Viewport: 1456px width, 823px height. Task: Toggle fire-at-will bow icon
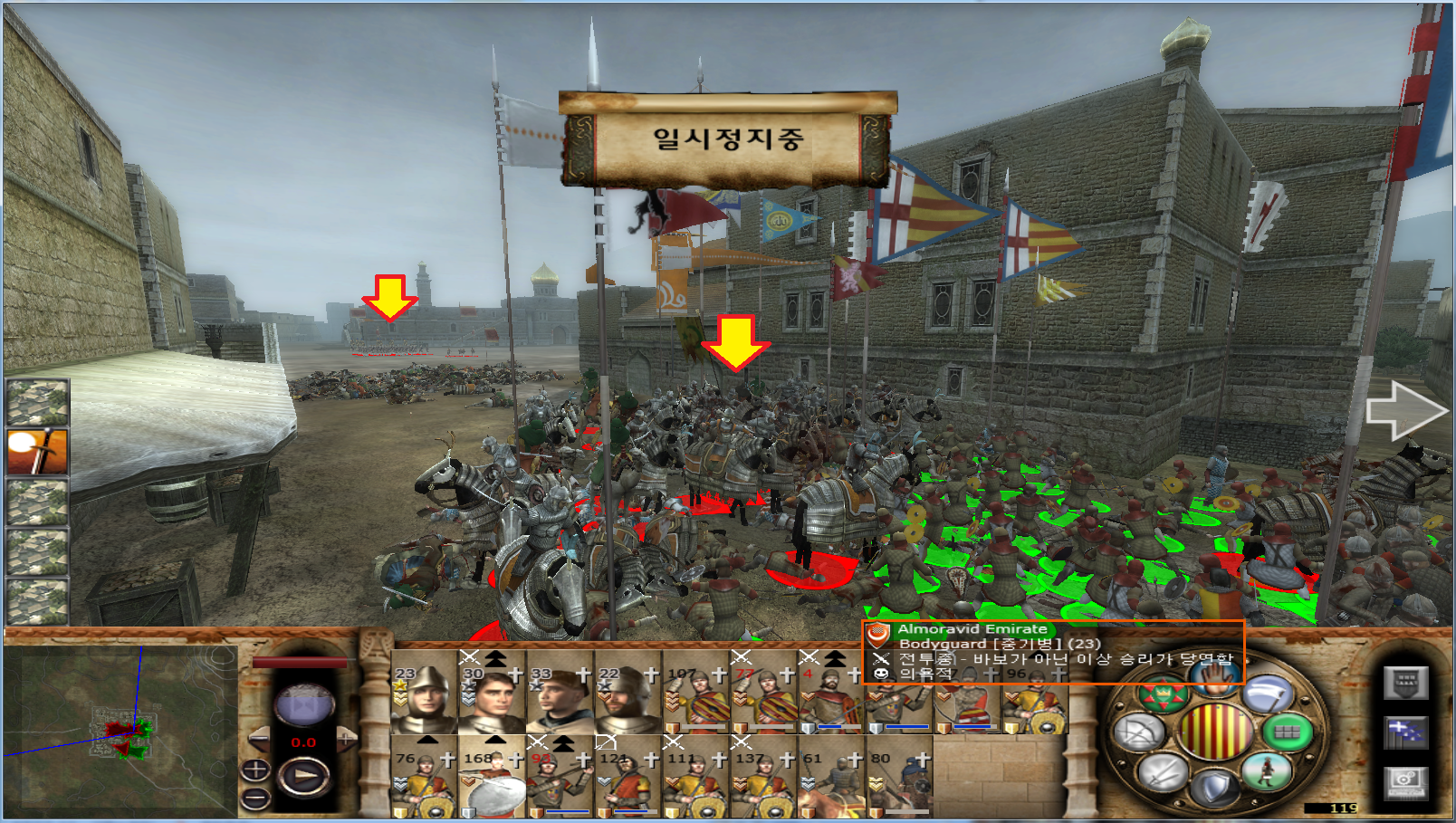(1139, 732)
